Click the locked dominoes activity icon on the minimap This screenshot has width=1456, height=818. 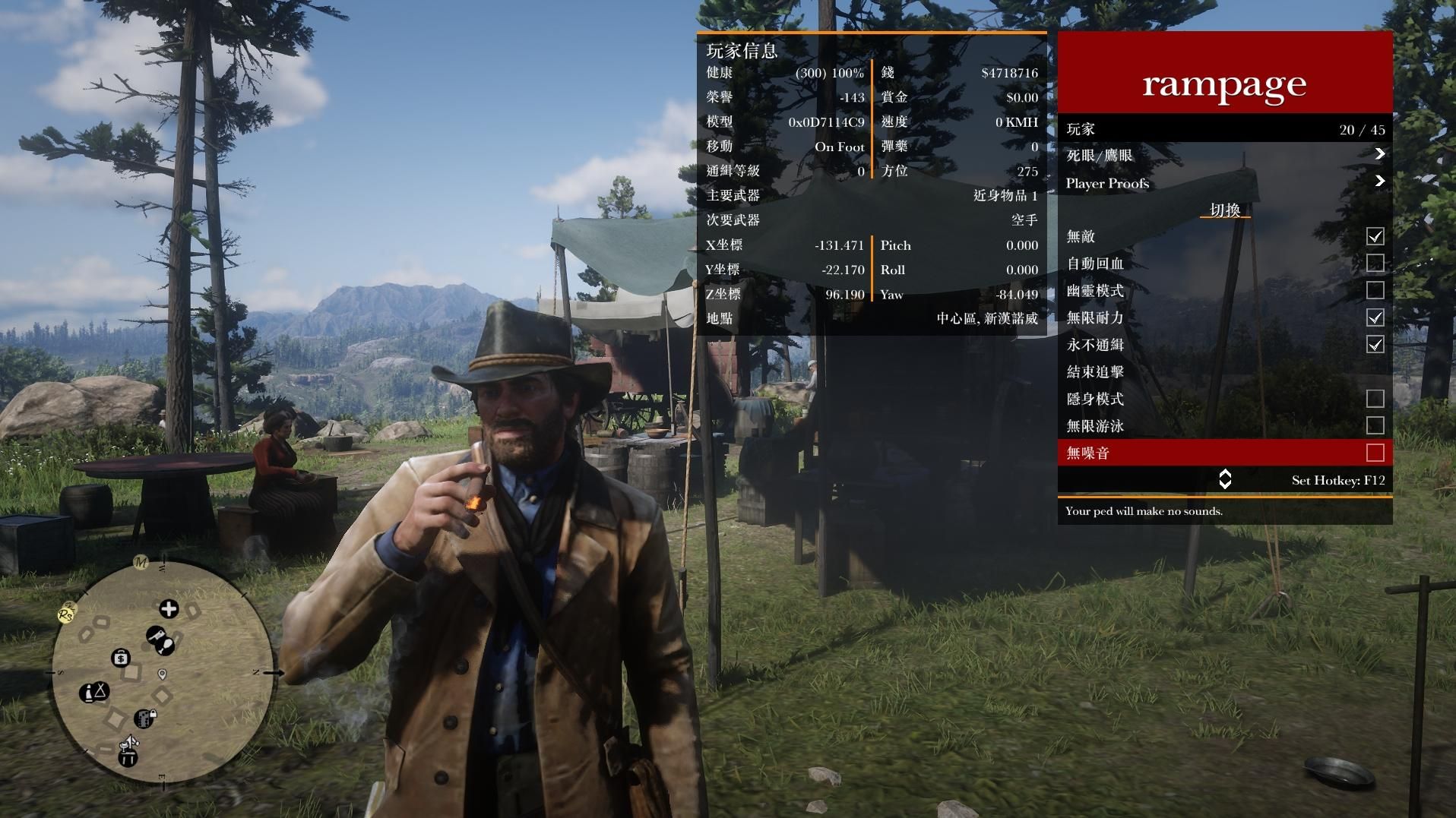(x=144, y=719)
